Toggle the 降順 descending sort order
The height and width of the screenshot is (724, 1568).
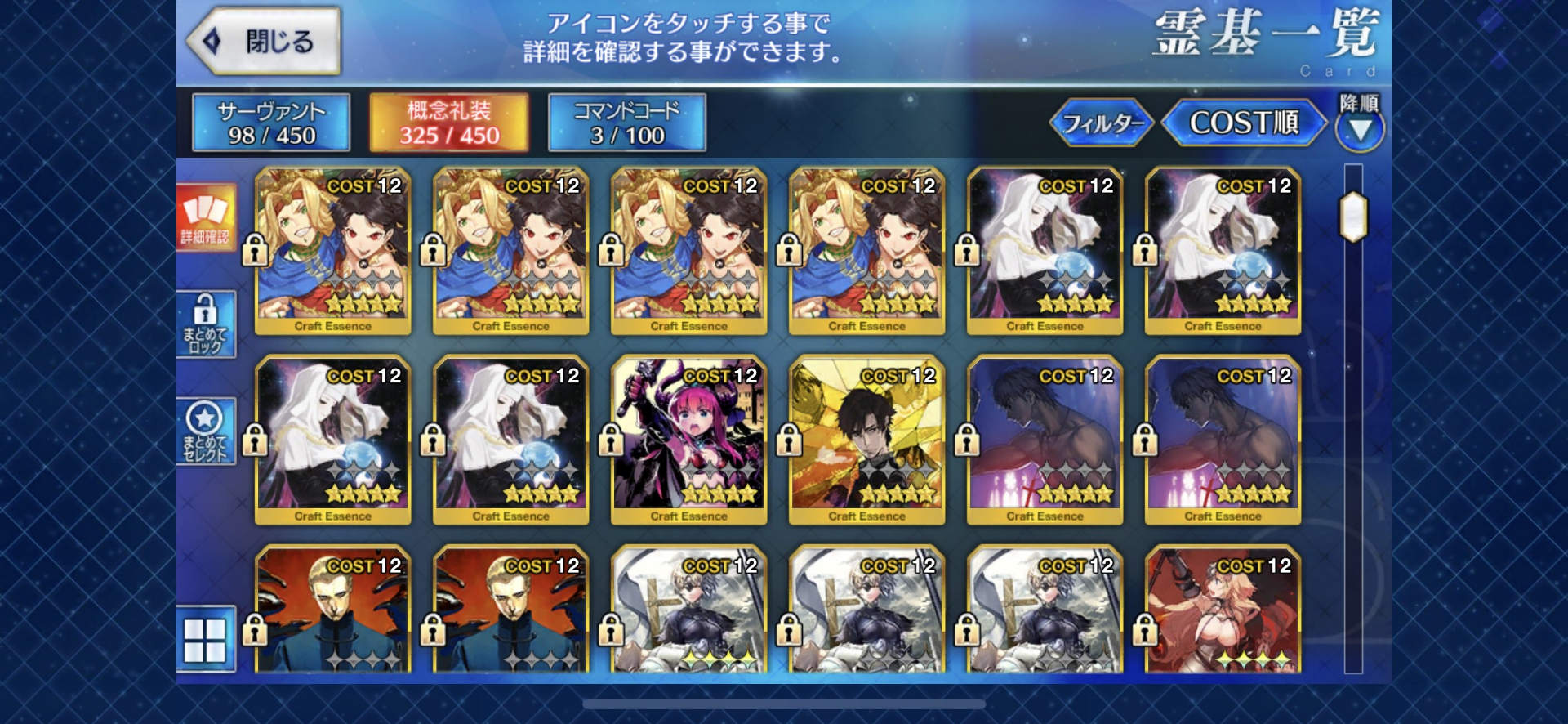1359,127
